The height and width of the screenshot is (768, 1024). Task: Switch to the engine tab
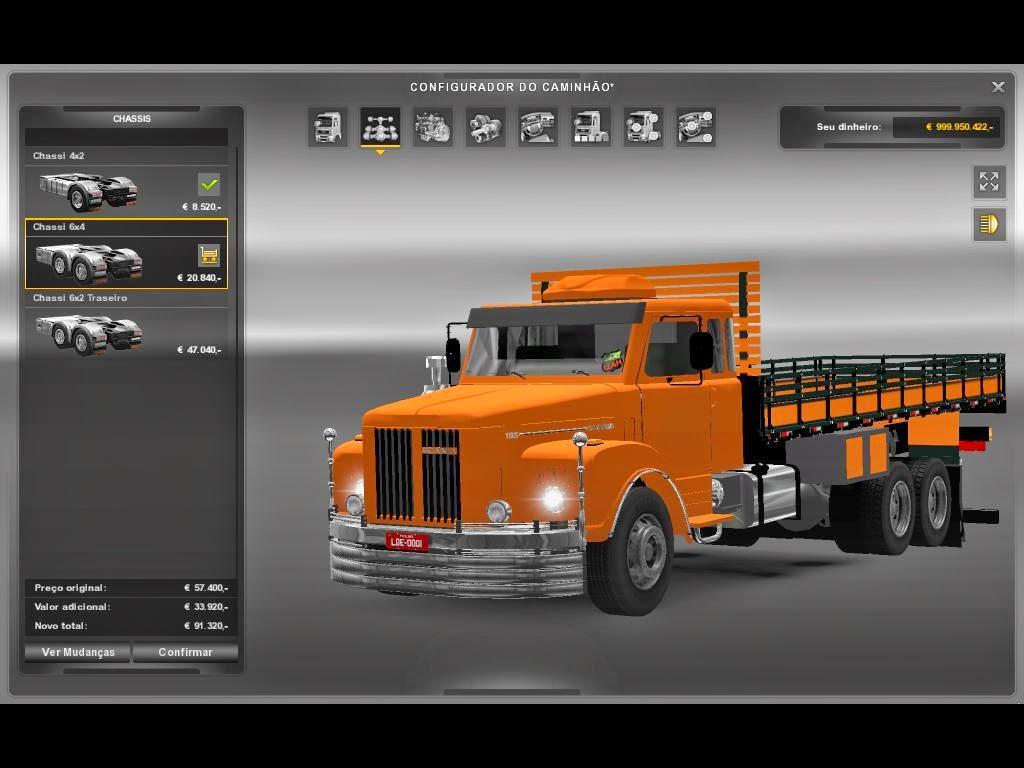[x=433, y=128]
